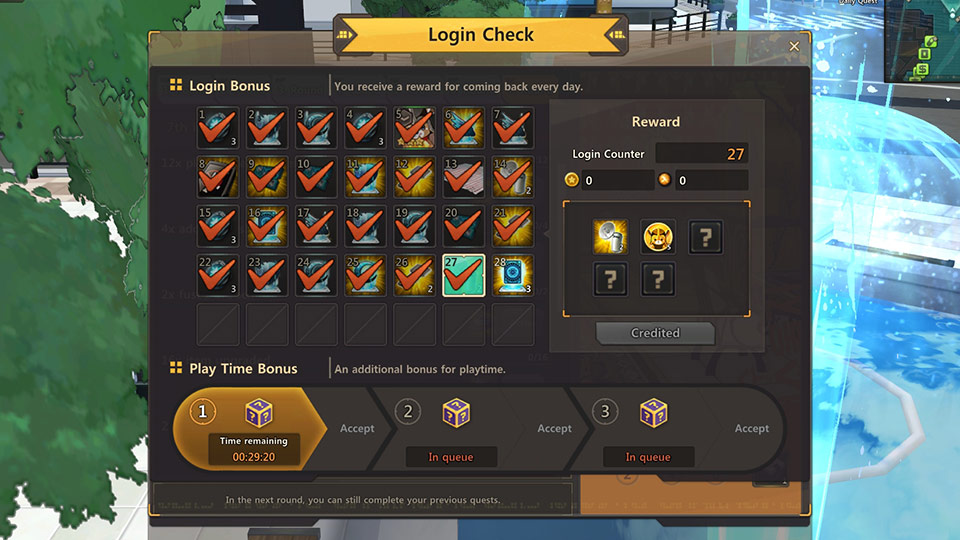Inspect the trophy reward icon
Image resolution: width=960 pixels, height=540 pixels.
[x=609, y=237]
